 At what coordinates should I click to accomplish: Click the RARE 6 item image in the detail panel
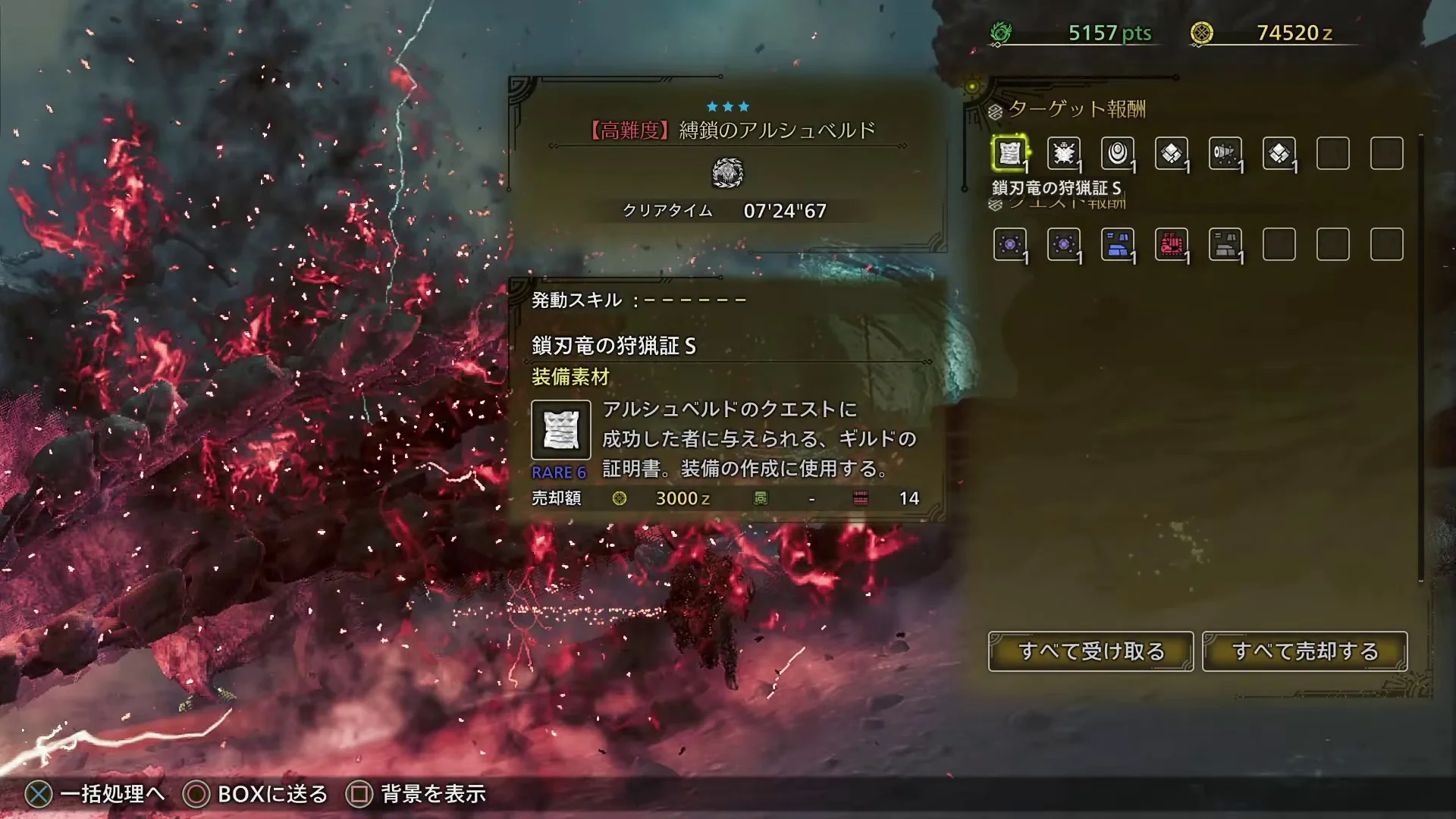[561, 430]
